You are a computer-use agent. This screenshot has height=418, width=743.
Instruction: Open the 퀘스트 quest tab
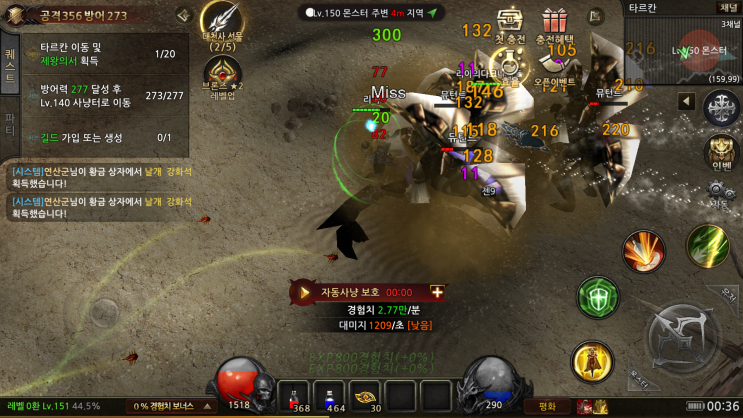[11, 63]
